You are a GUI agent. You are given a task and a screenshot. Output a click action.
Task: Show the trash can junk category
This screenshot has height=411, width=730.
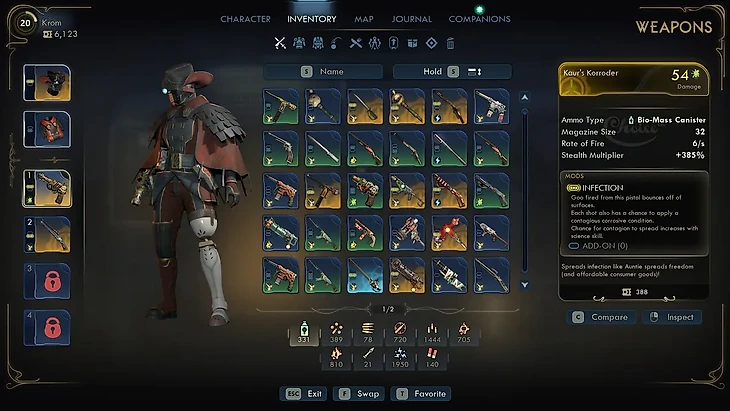[450, 43]
